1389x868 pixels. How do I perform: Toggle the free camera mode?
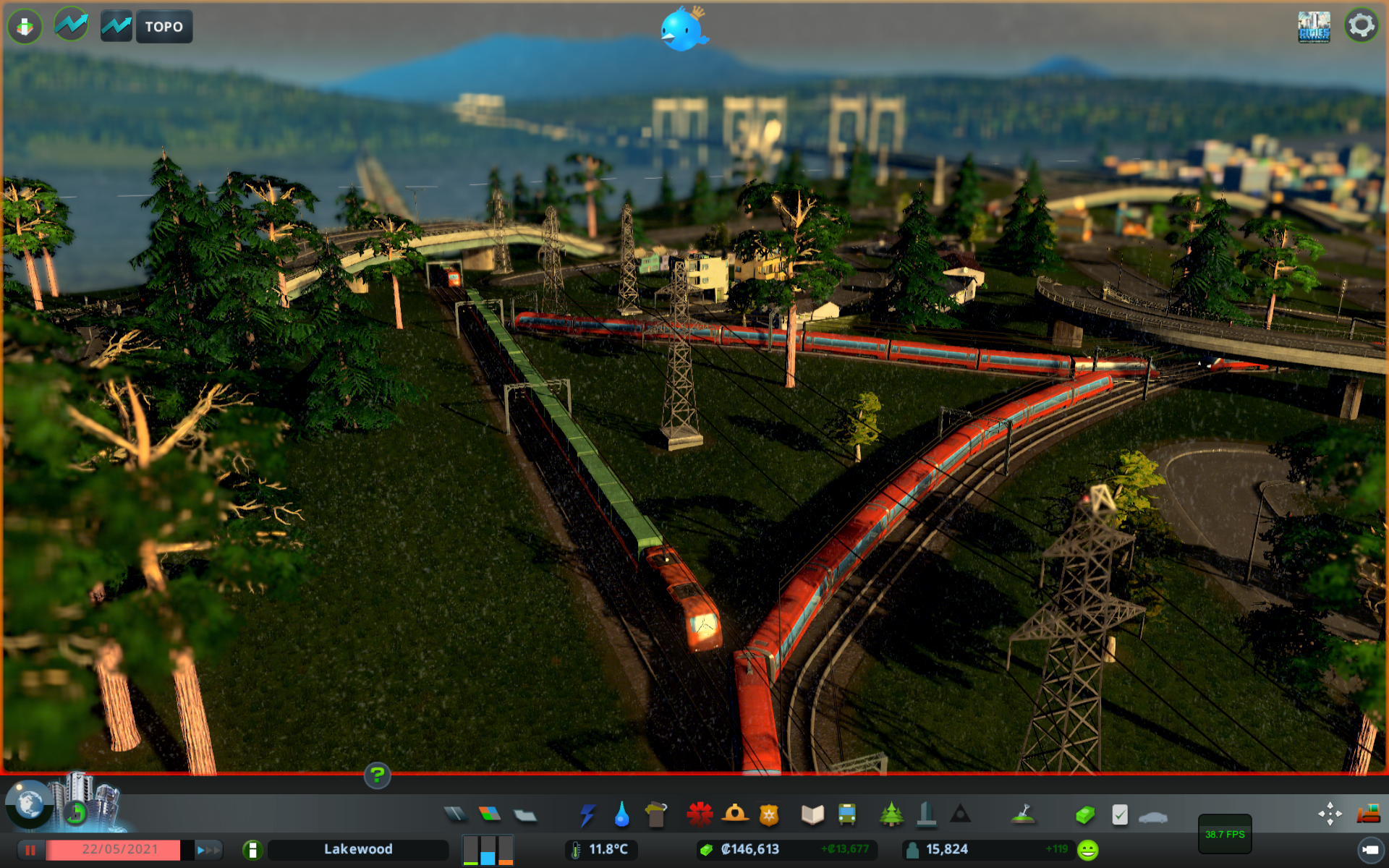tap(1330, 814)
